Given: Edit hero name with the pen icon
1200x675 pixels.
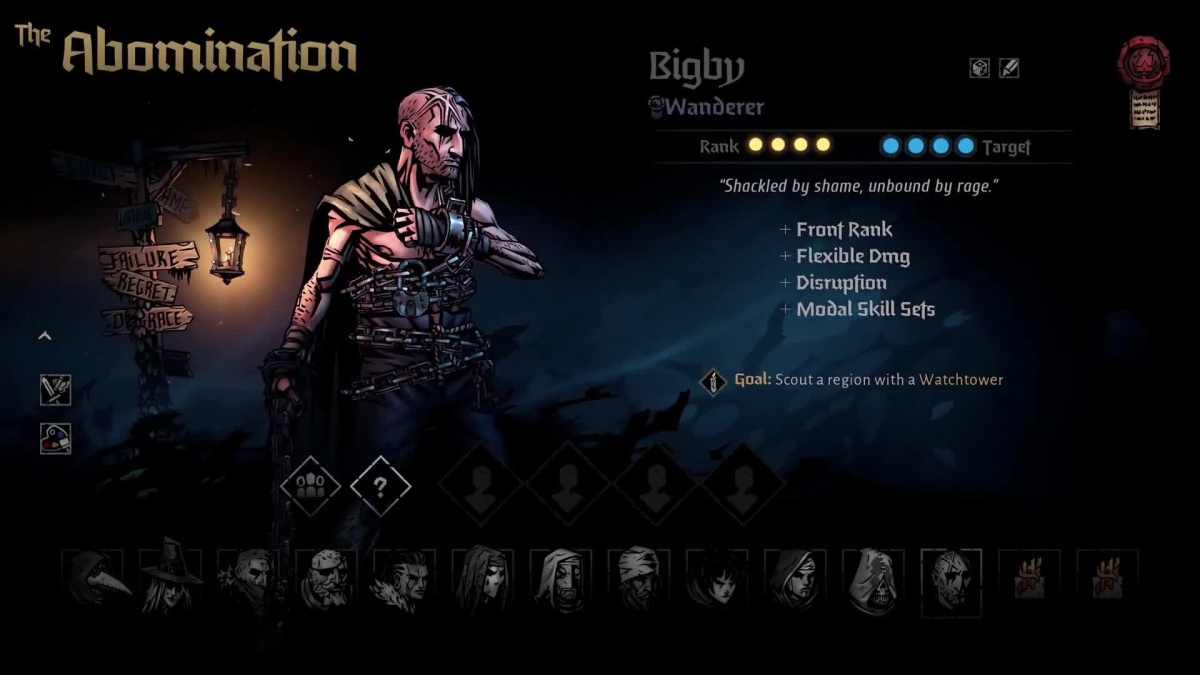Looking at the screenshot, I should click(1009, 68).
